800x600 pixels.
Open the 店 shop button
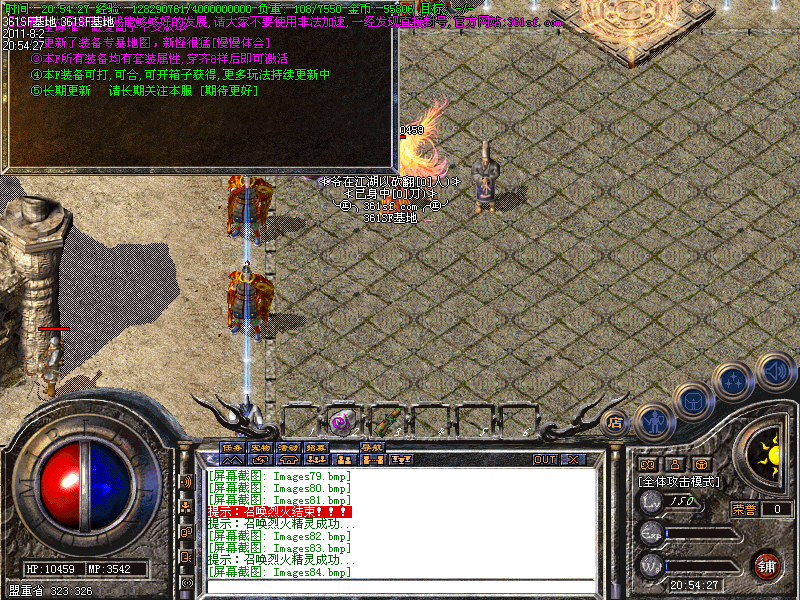click(616, 422)
